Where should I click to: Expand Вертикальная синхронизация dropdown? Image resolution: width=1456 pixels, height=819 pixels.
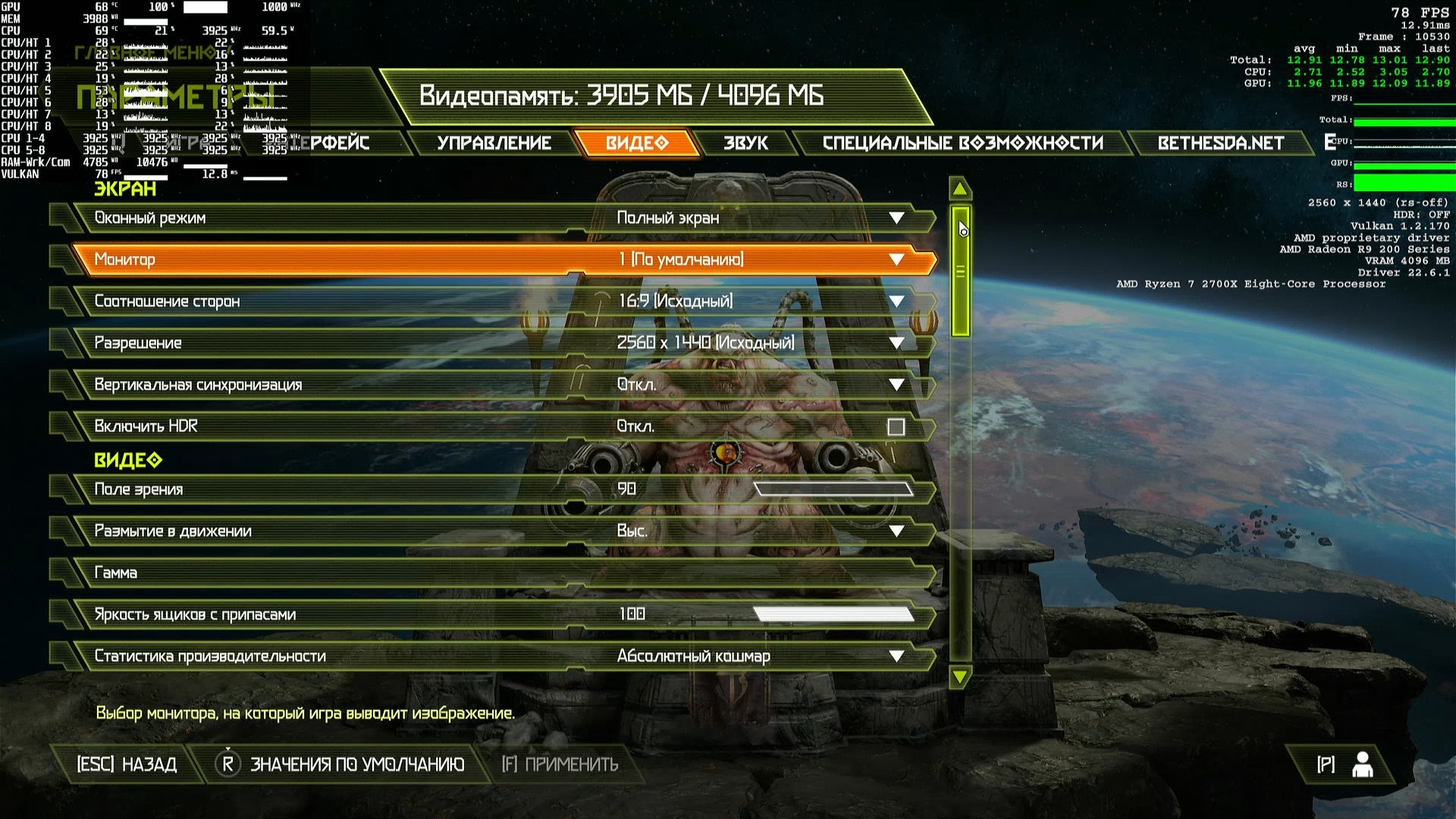coord(896,384)
